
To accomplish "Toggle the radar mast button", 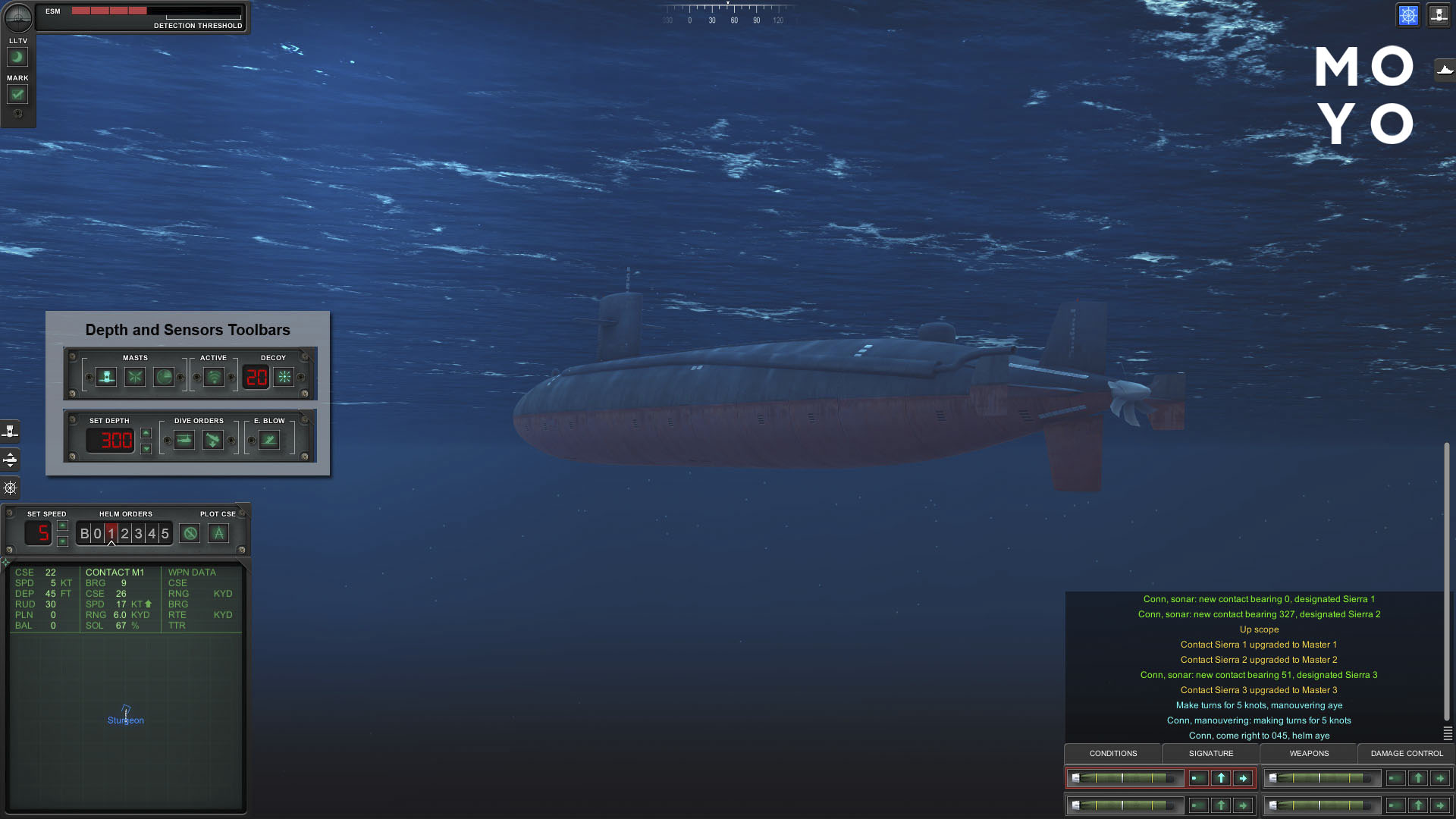I will point(164,377).
